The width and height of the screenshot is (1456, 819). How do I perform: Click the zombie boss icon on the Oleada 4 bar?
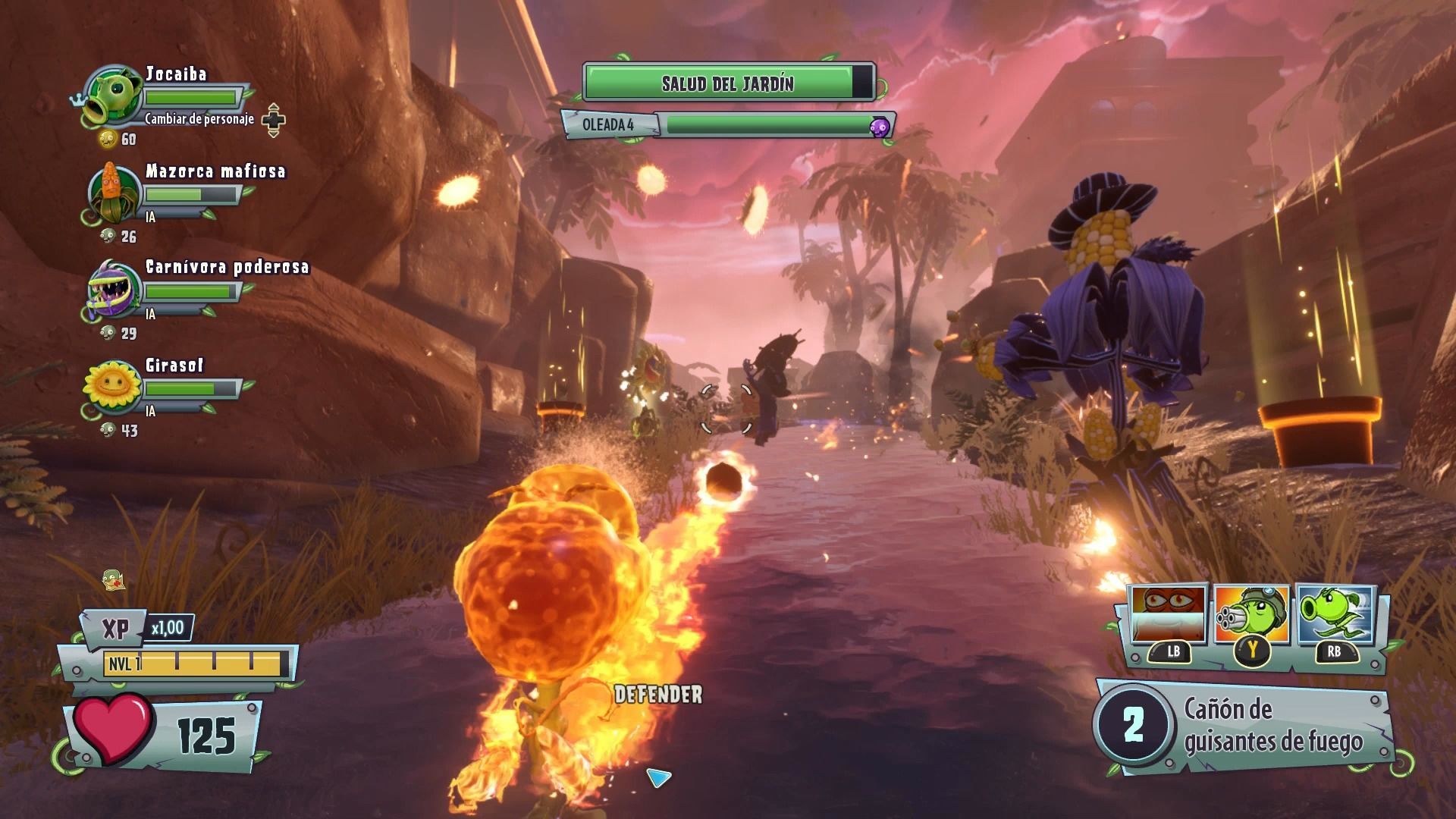[x=879, y=126]
